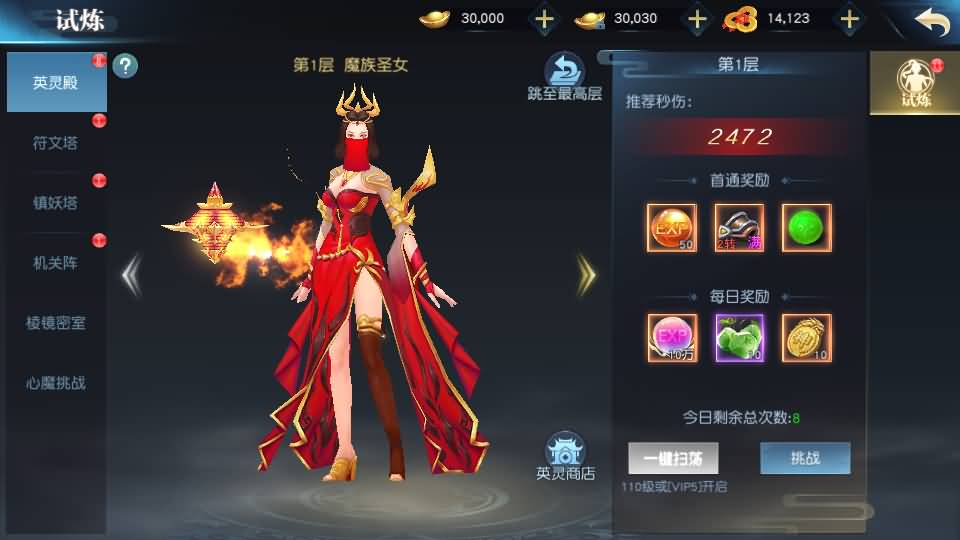Return with the back arrow button
Viewport: 960px width, 540px height.
click(931, 20)
